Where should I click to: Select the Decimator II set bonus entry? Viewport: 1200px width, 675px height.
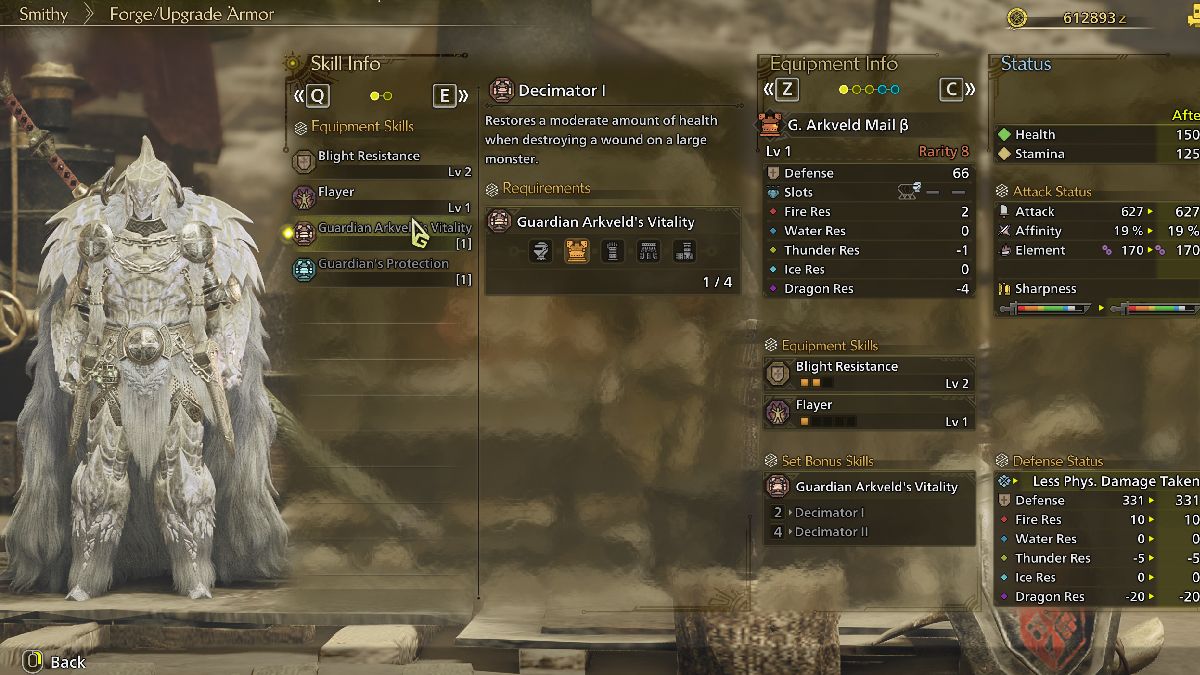[x=831, y=532]
